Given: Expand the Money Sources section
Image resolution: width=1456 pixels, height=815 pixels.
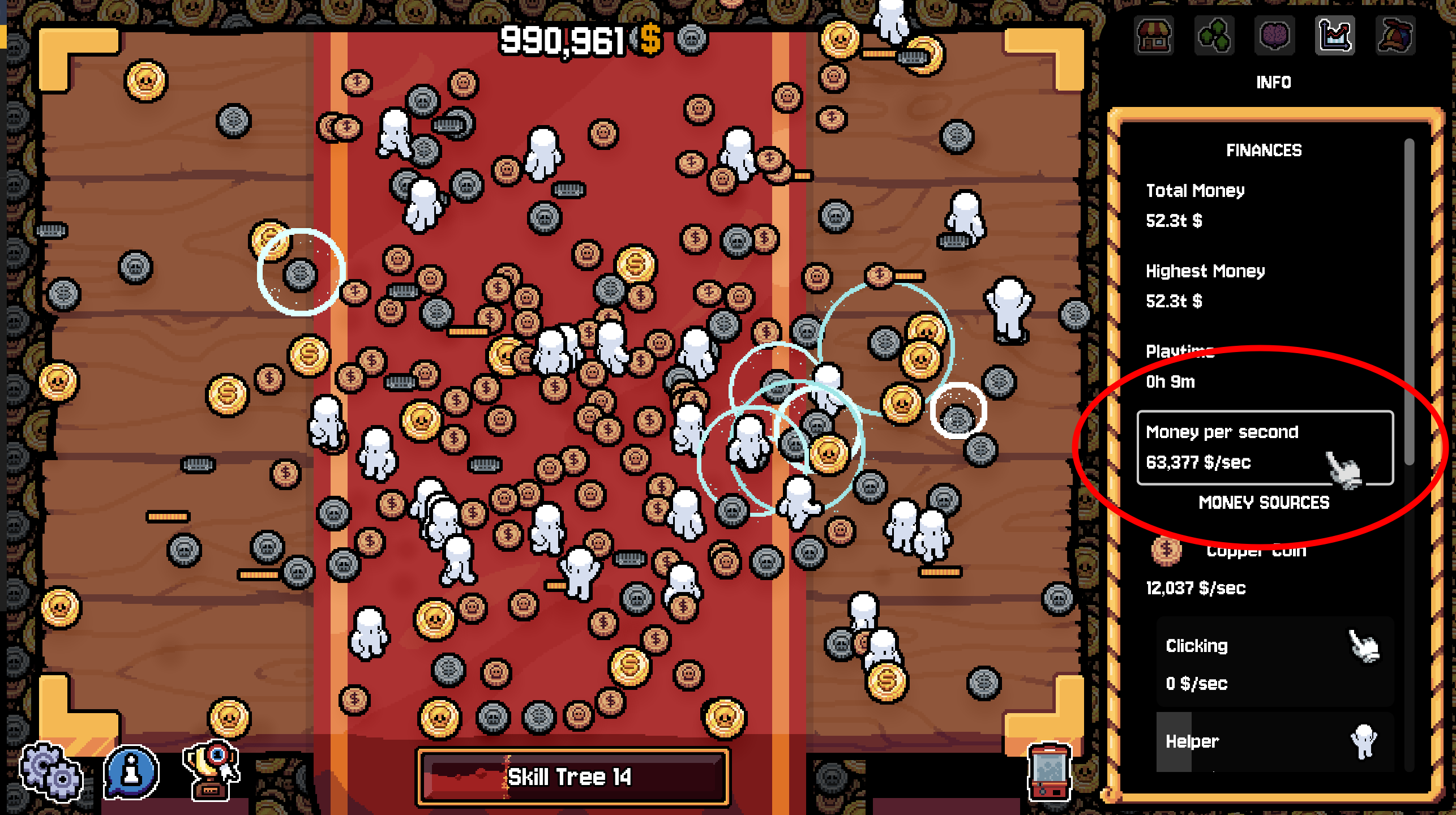Looking at the screenshot, I should tap(1264, 503).
